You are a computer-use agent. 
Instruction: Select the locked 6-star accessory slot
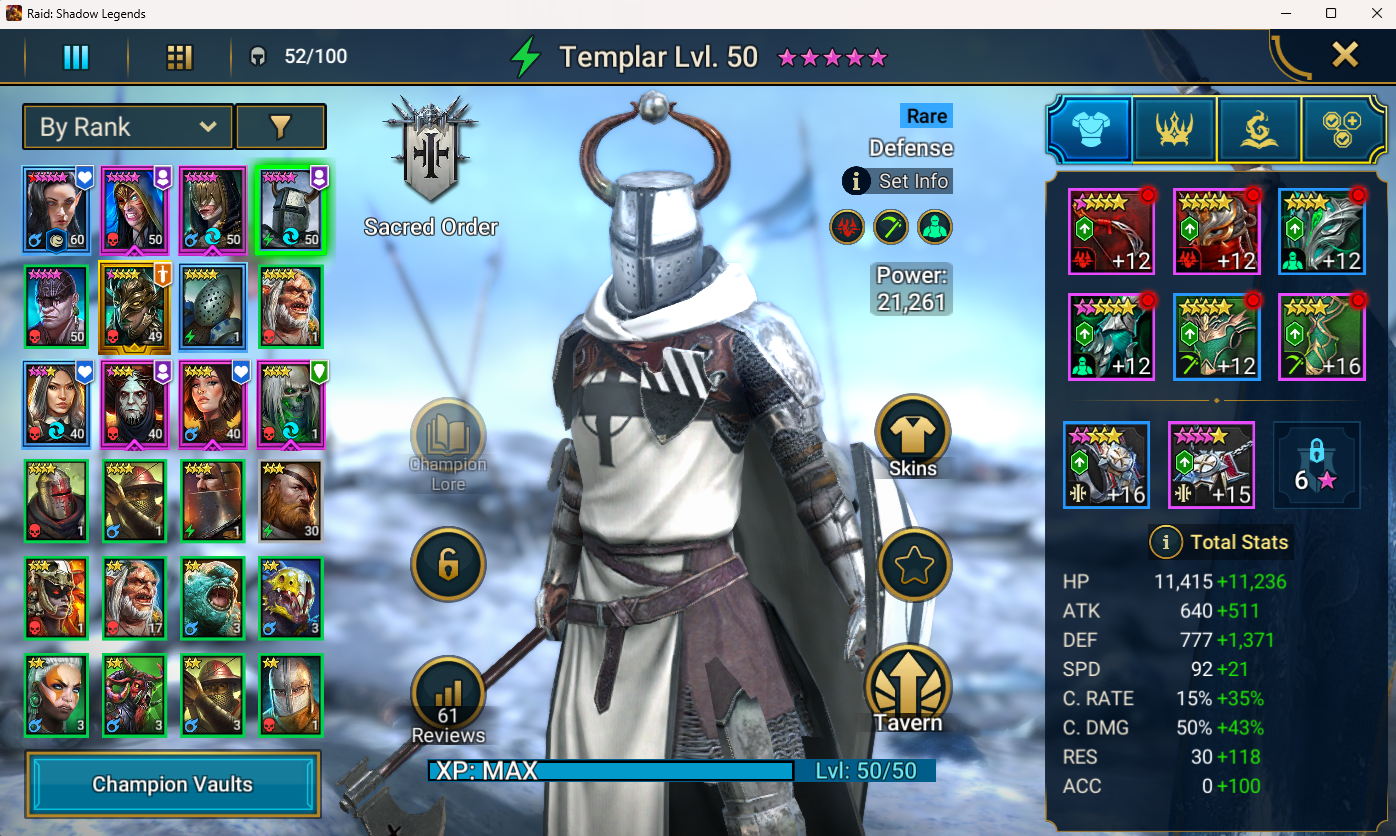click(x=1316, y=465)
